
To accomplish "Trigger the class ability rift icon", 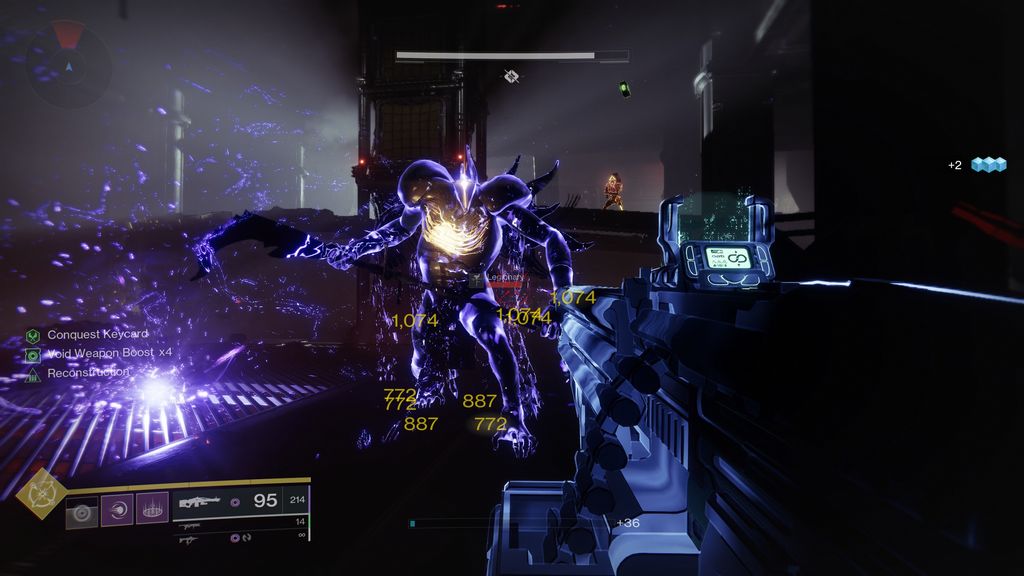I will [152, 509].
